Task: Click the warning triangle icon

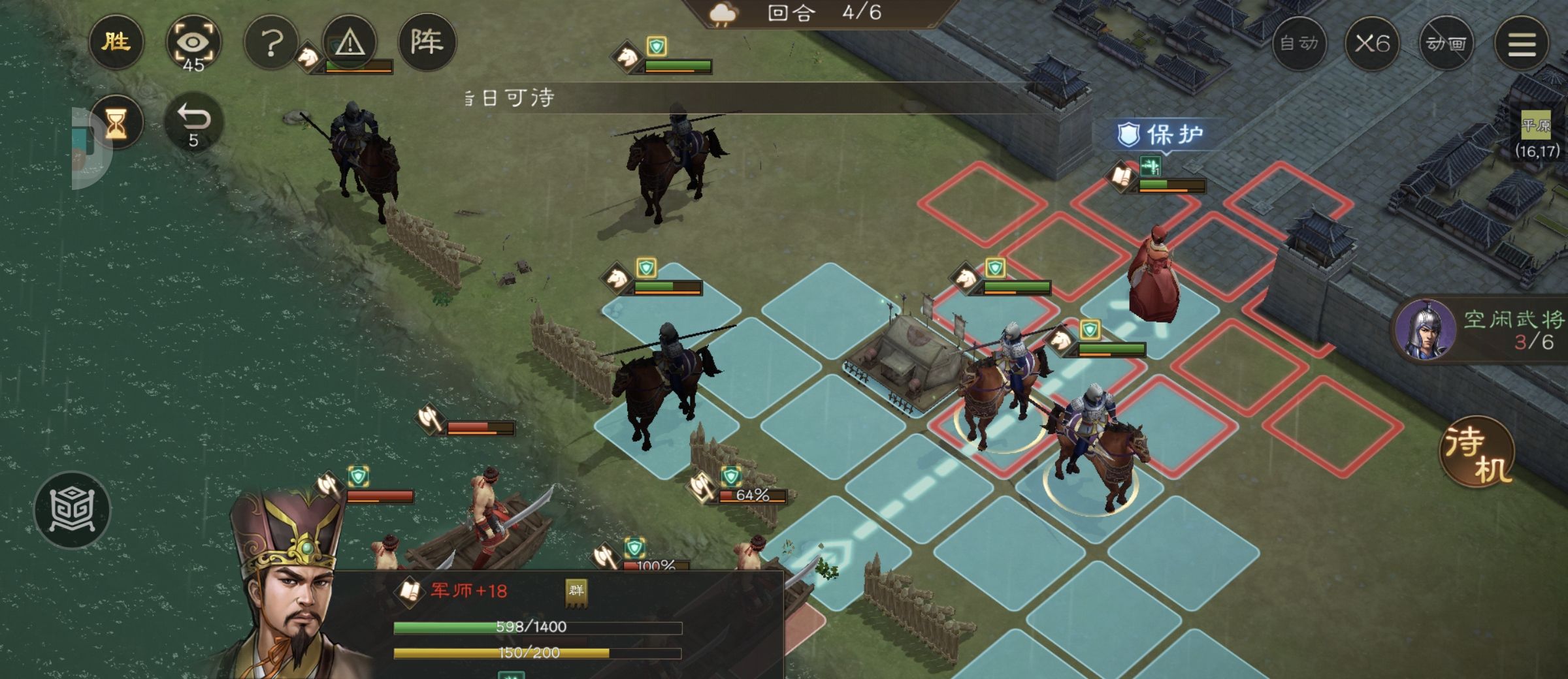Action: 350,42
